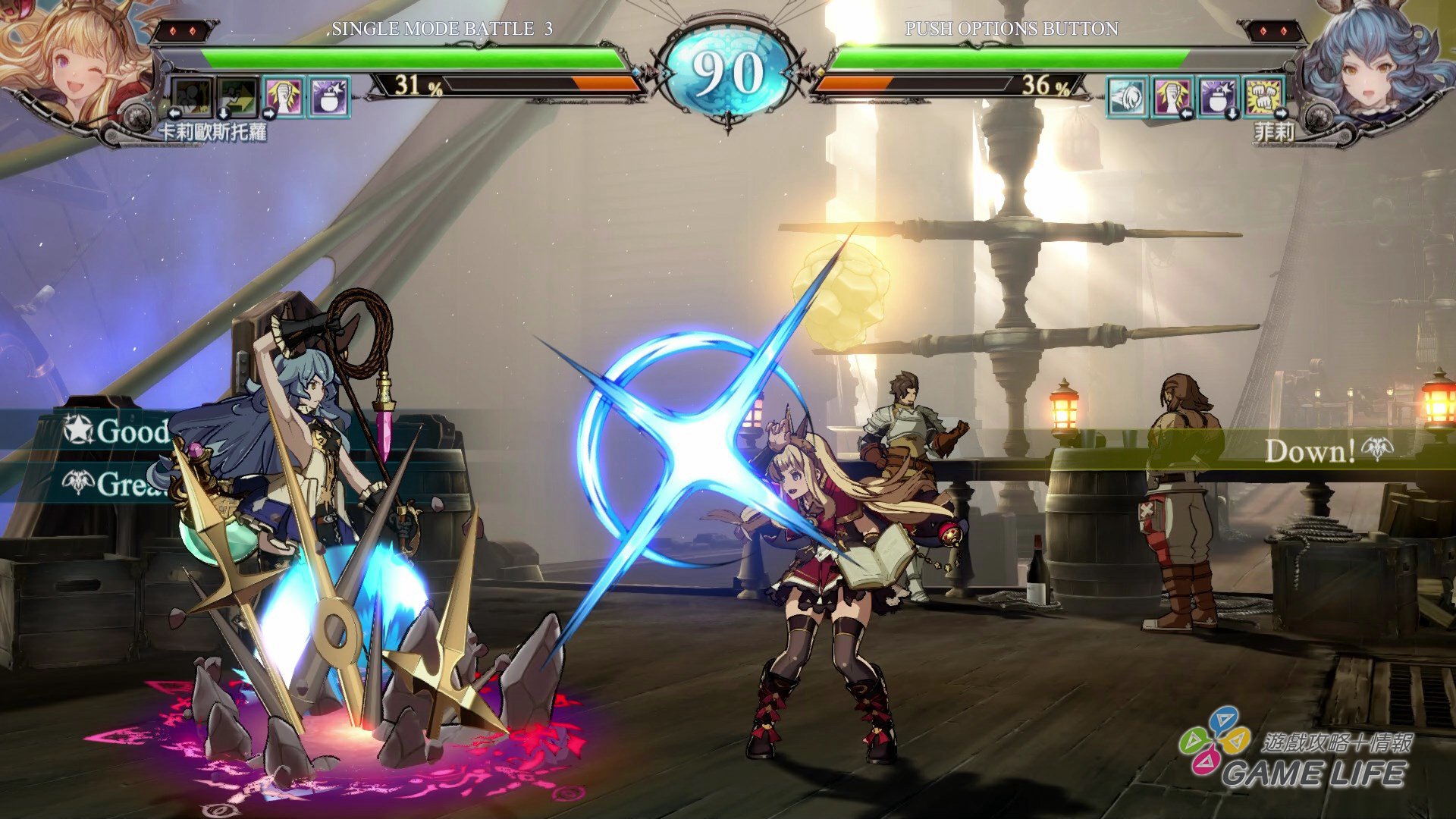Select Cagliostro's raised-fist skill icon
1456x819 pixels.
[282, 97]
